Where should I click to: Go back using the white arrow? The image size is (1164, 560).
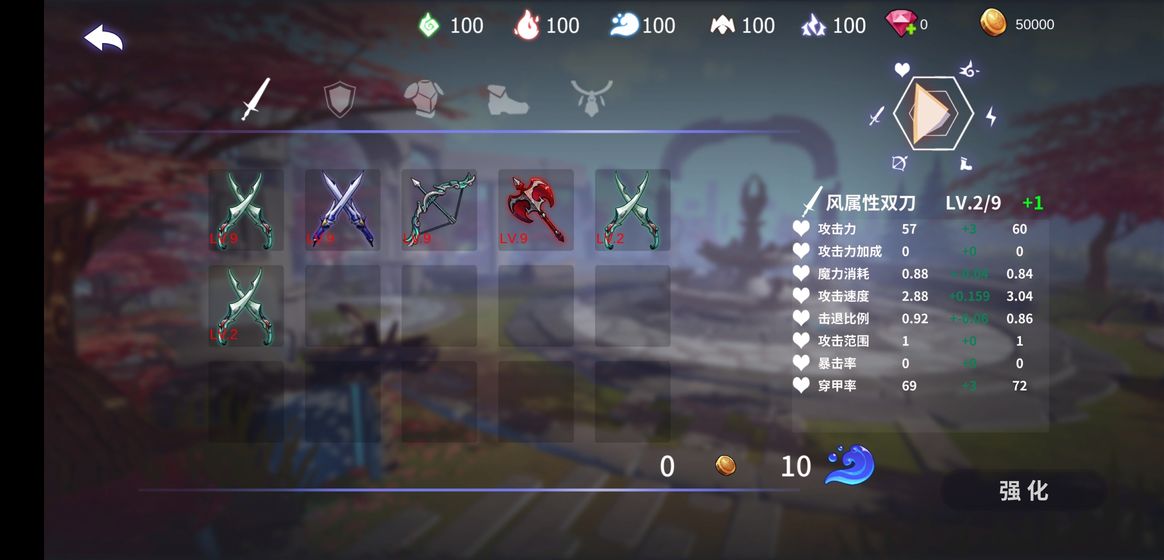point(103,39)
